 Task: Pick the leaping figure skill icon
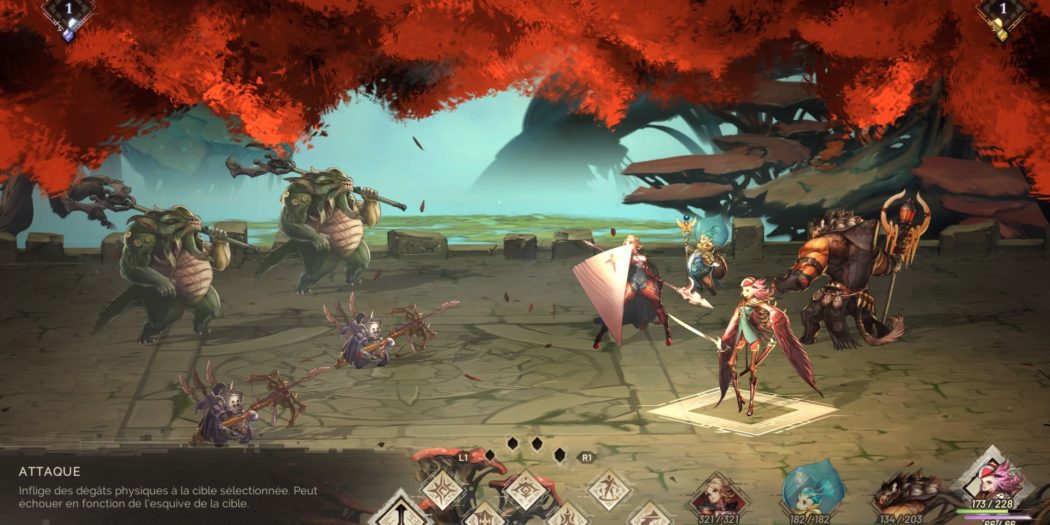608,490
